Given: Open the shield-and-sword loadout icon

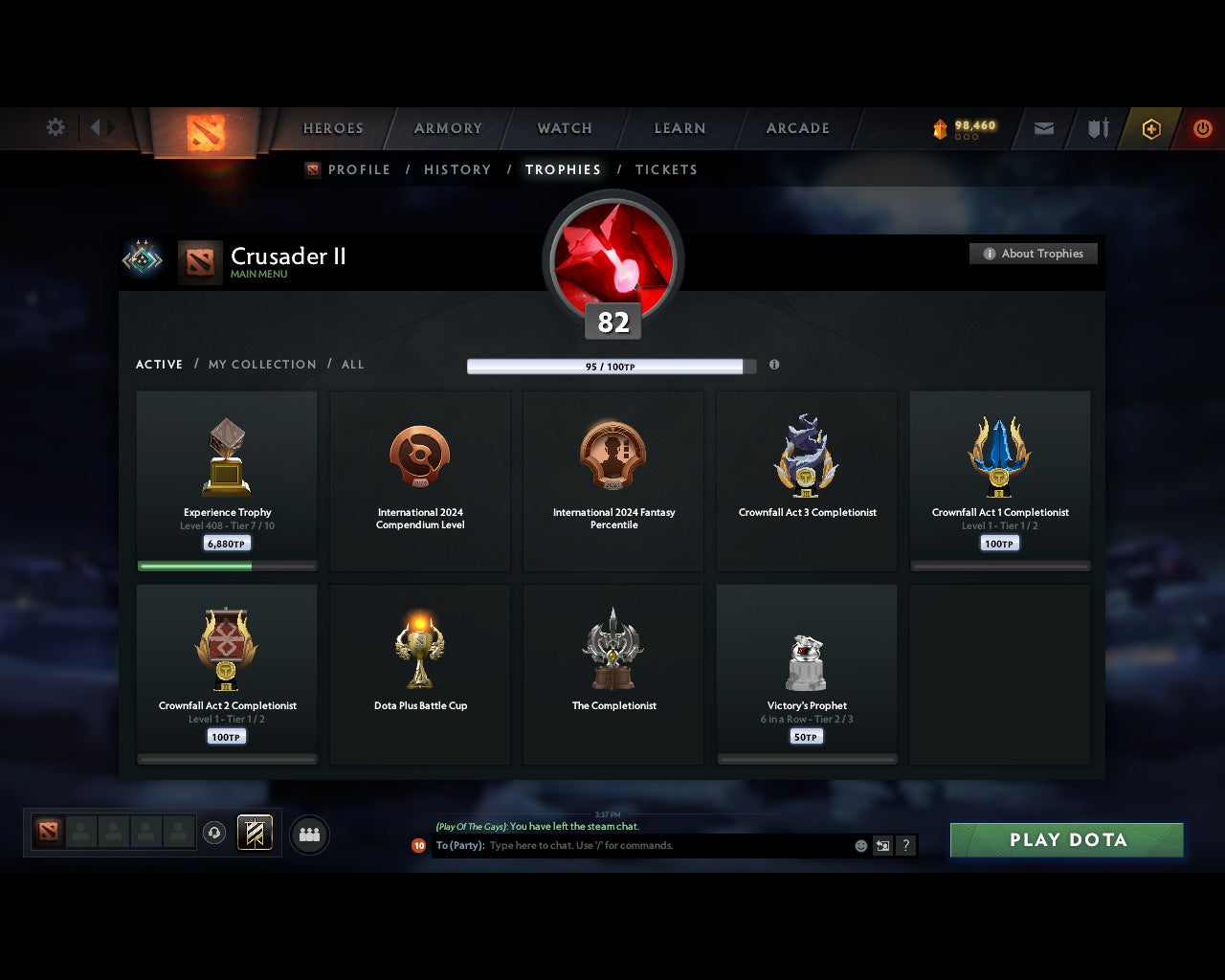Looking at the screenshot, I should (x=1097, y=127).
